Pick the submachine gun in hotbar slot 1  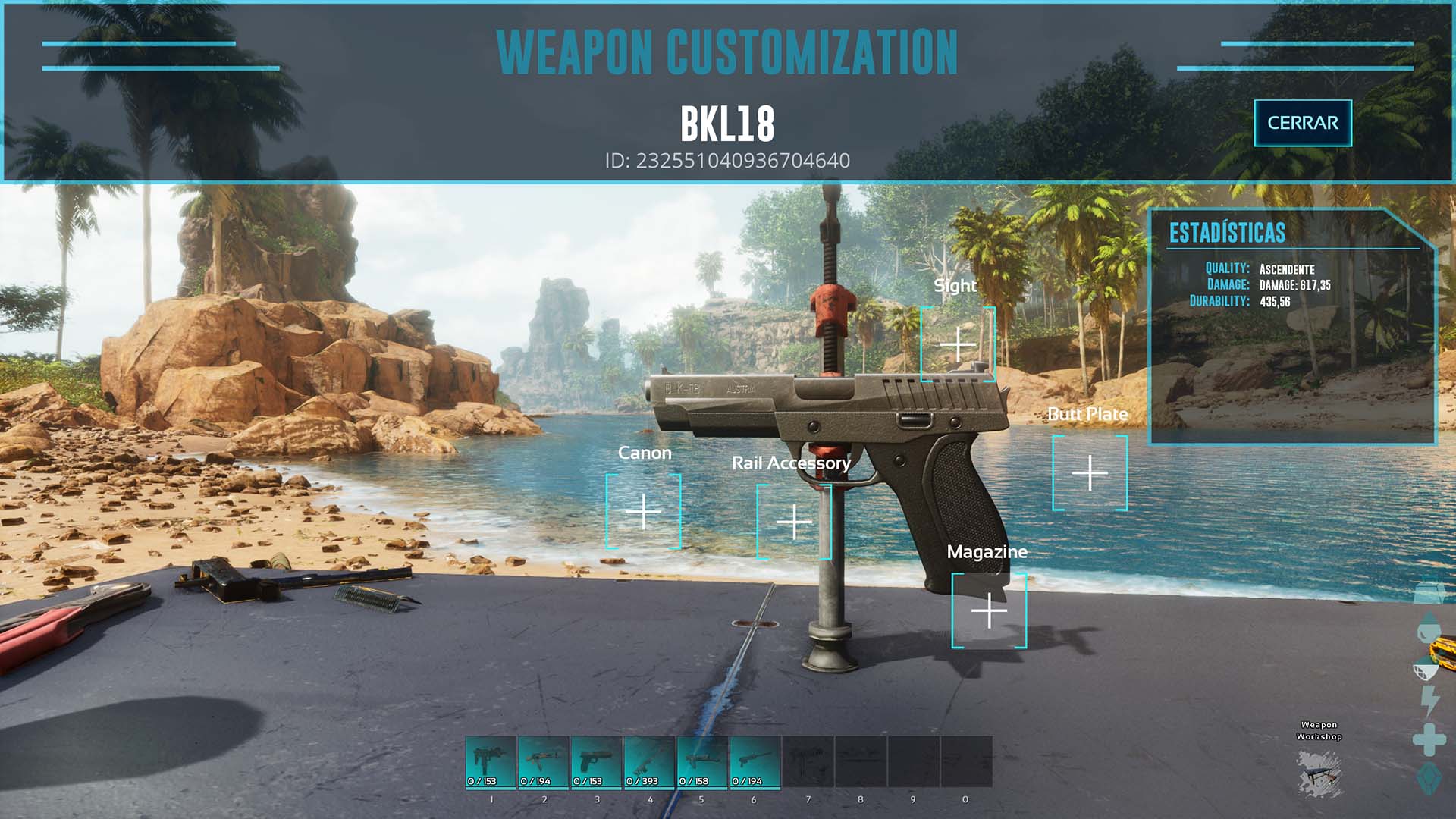coord(491,762)
